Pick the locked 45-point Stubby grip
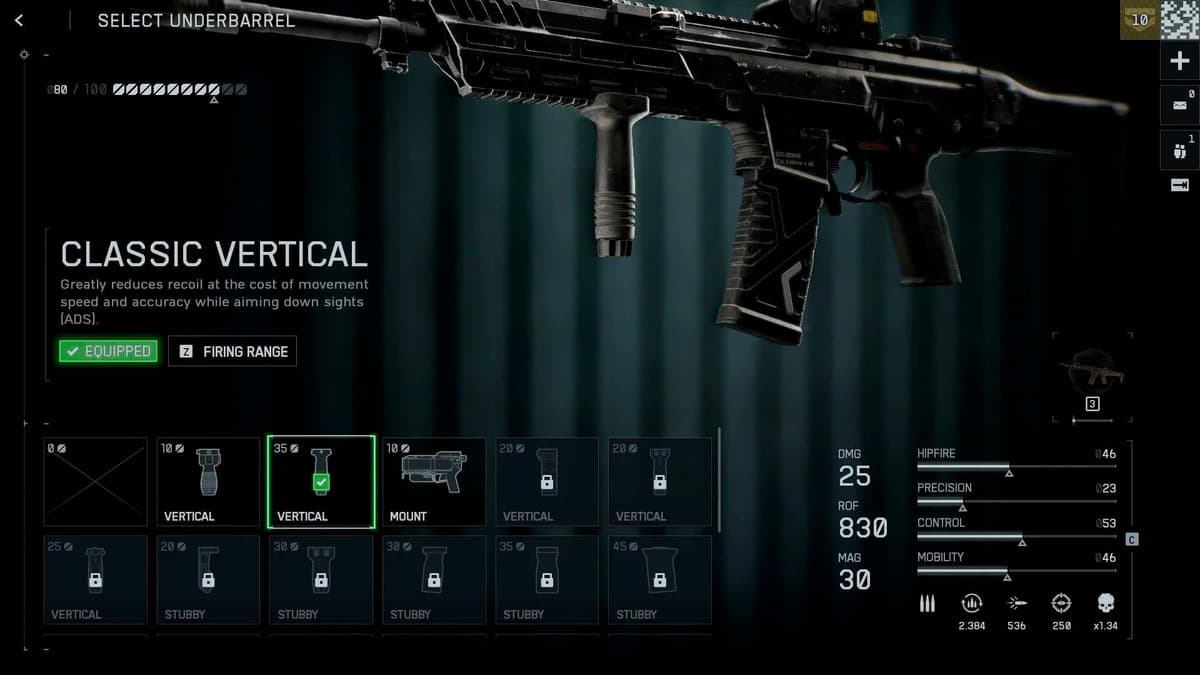The height and width of the screenshot is (675, 1200). (660, 580)
